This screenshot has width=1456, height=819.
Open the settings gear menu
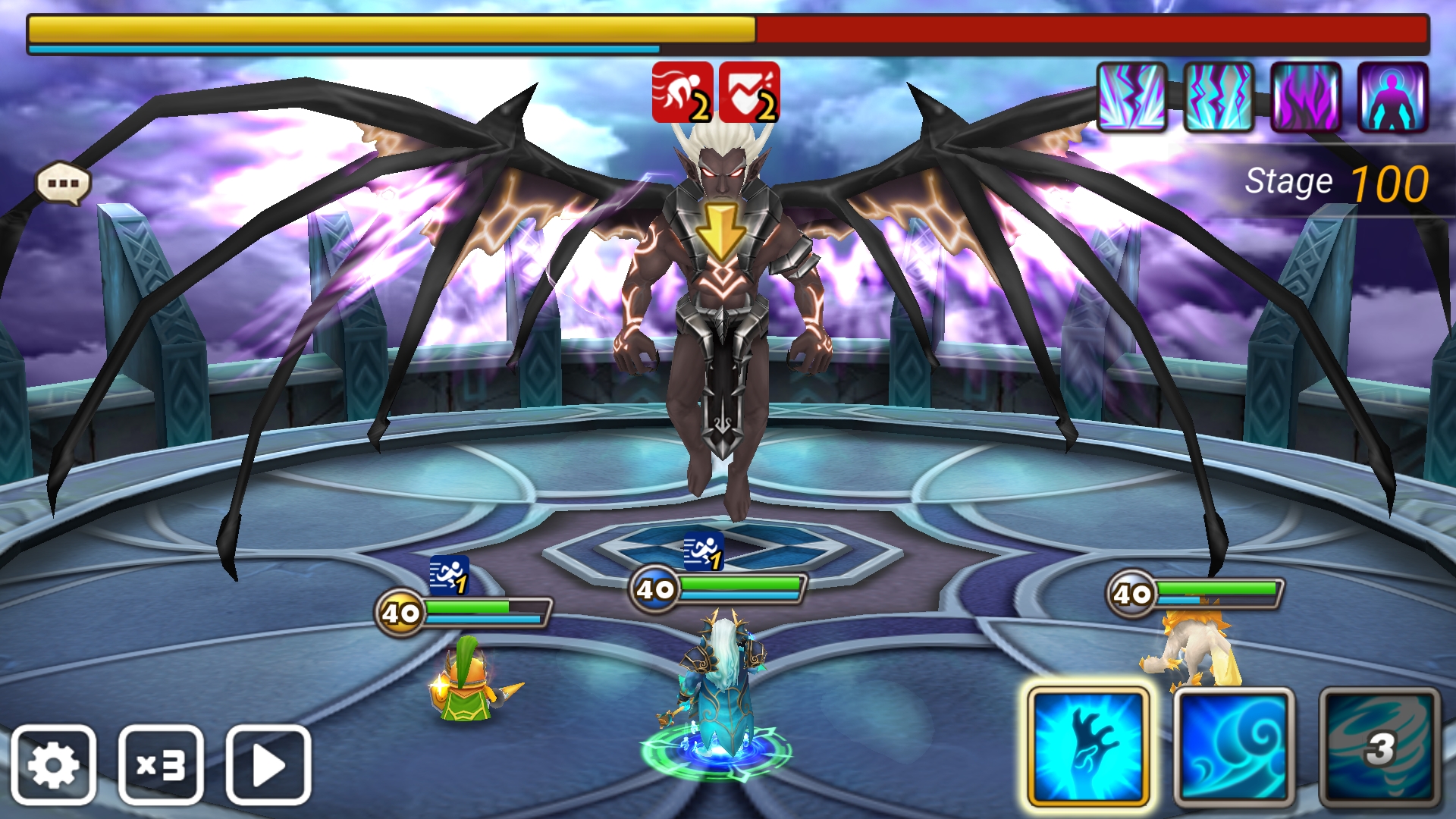[53, 764]
